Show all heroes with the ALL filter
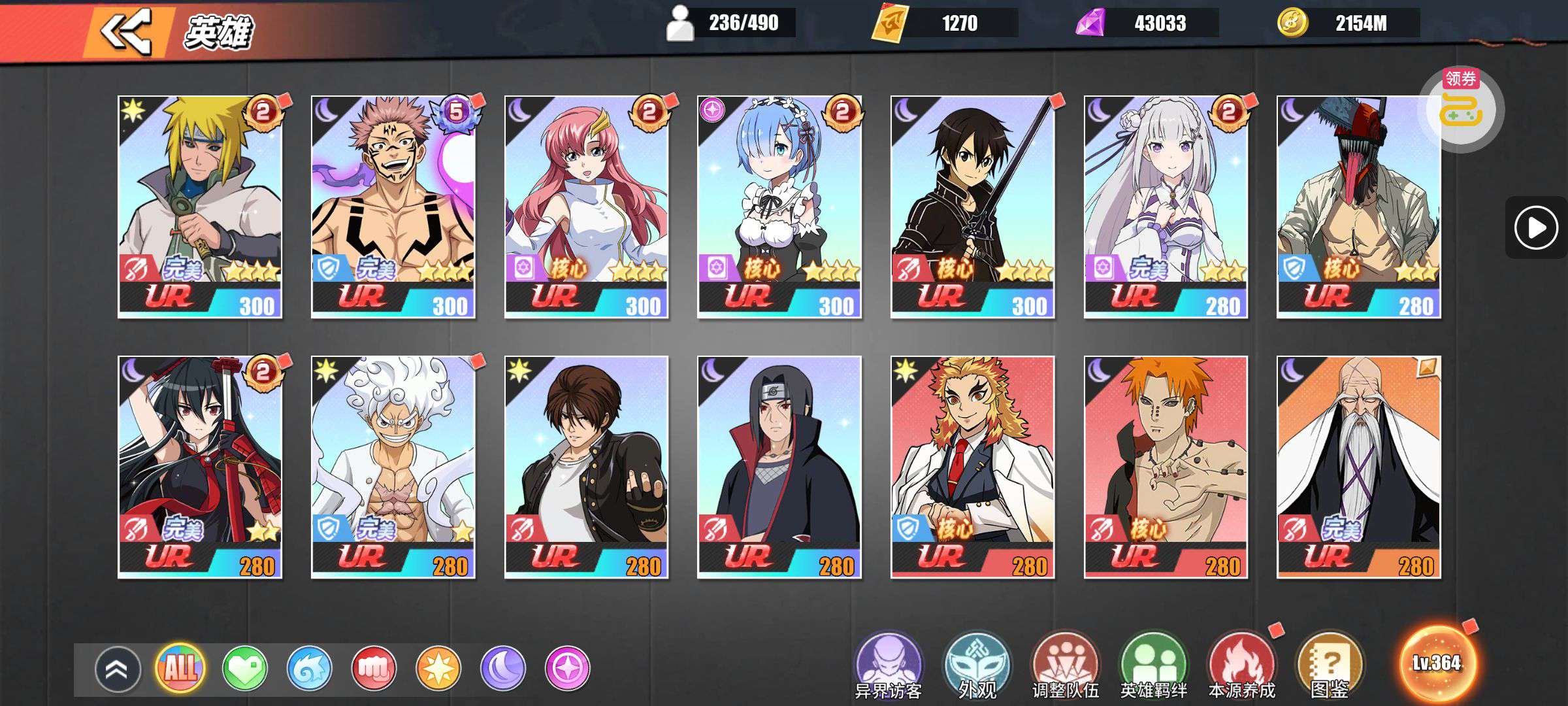 point(180,668)
